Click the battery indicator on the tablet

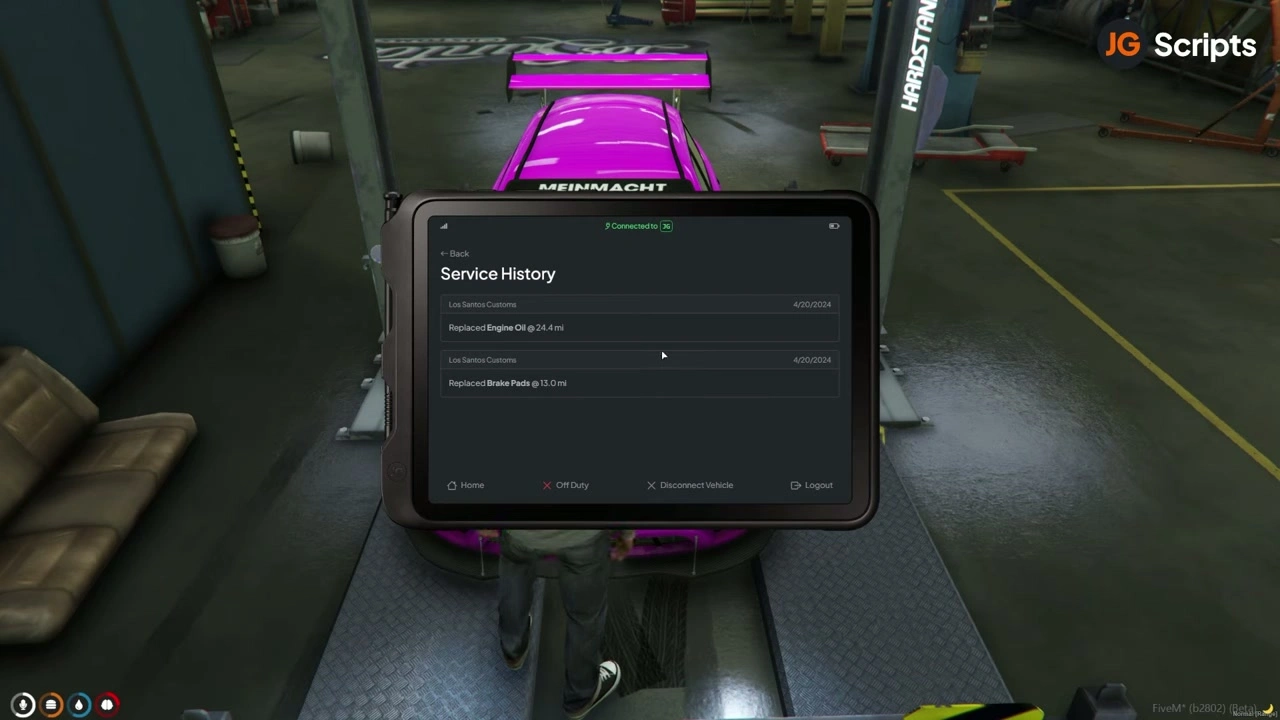click(x=833, y=226)
